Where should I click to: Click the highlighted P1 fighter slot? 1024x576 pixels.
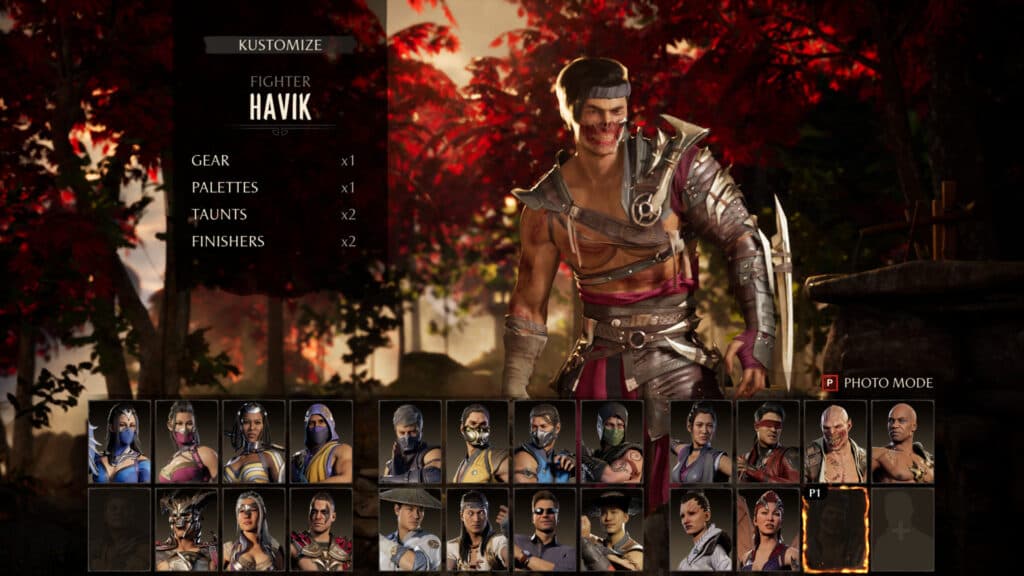click(835, 529)
